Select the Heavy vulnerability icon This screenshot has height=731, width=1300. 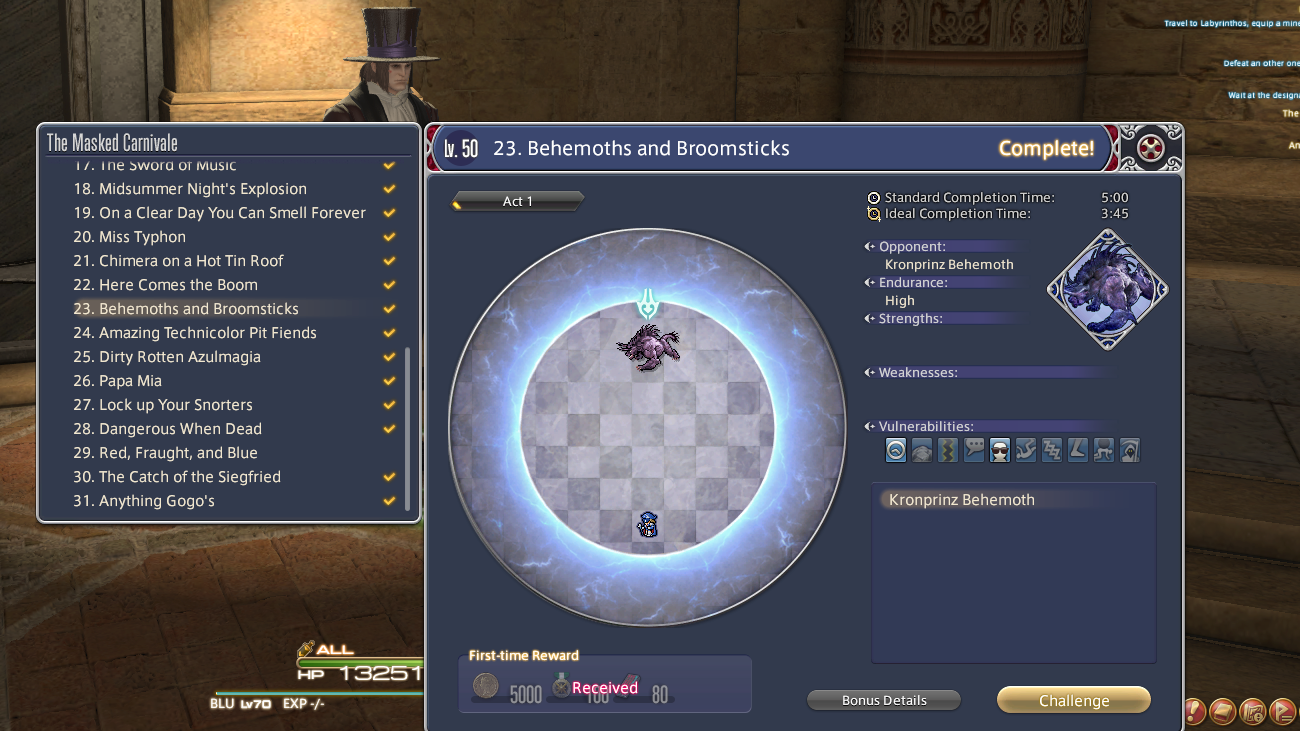point(1077,450)
